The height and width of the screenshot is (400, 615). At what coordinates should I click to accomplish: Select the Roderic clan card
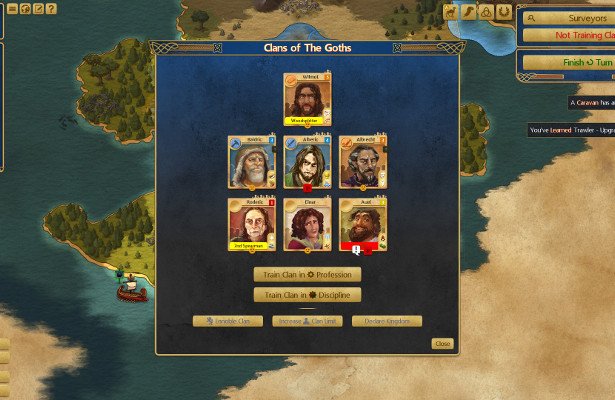point(252,223)
